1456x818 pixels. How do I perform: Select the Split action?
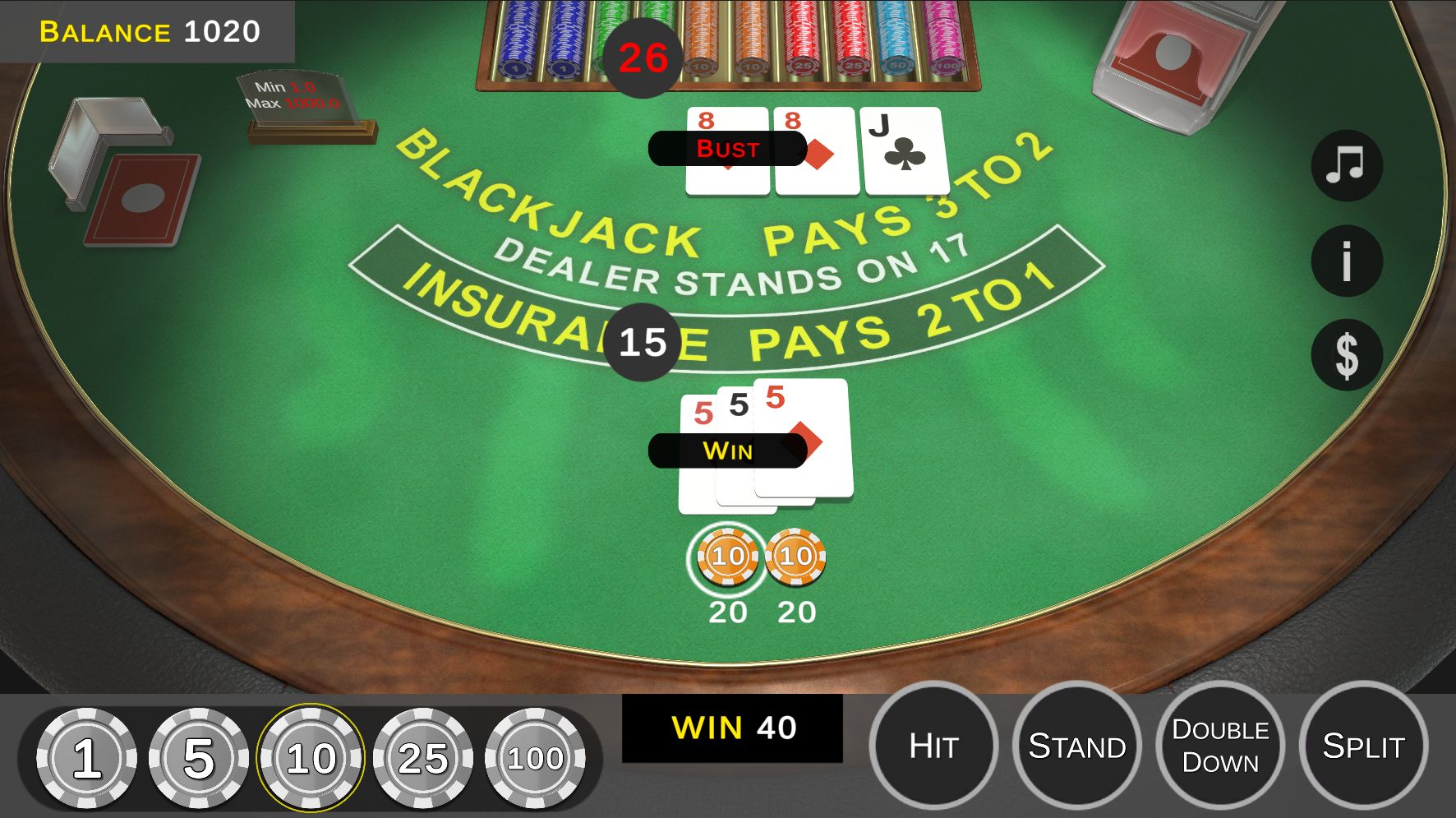[1363, 746]
